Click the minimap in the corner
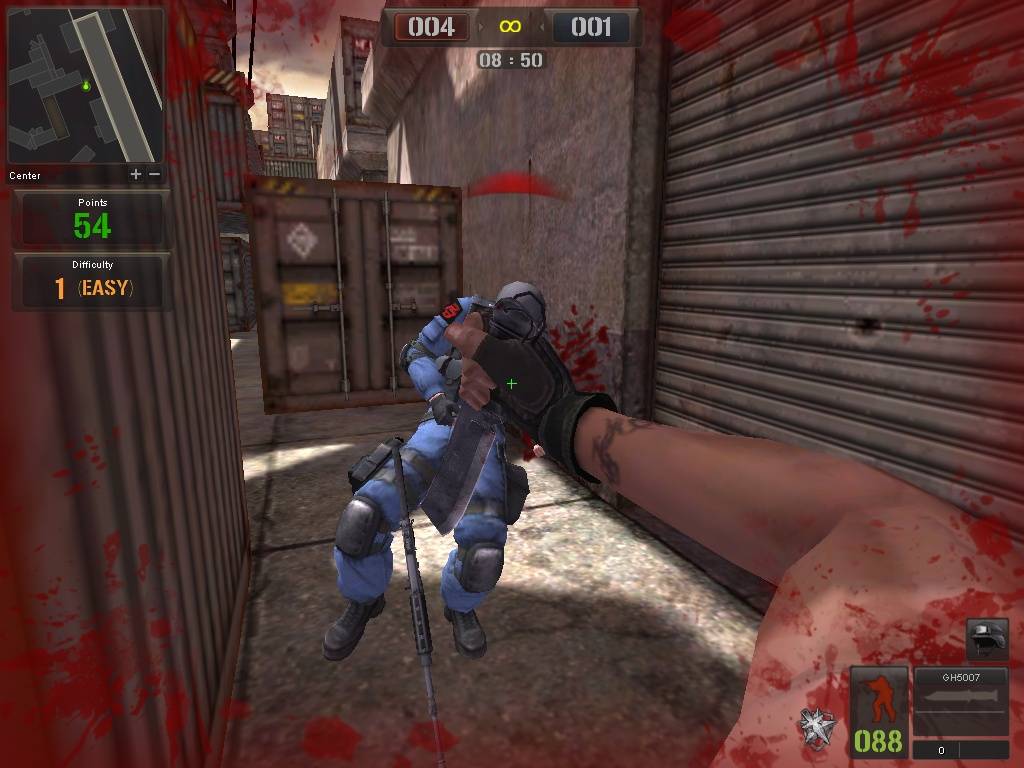 [x=86, y=86]
